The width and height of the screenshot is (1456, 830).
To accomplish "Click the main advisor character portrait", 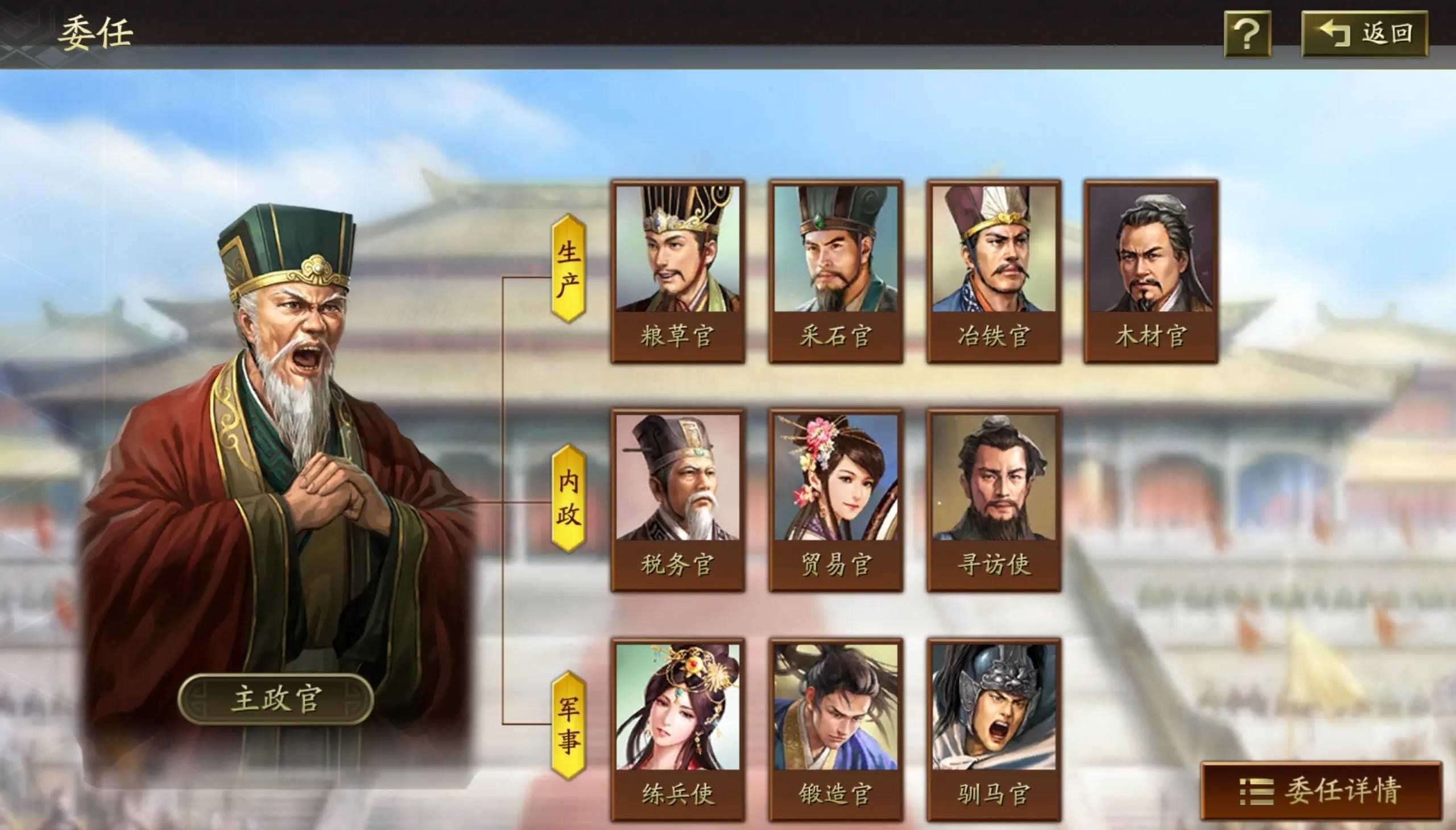I will click(x=285, y=399).
